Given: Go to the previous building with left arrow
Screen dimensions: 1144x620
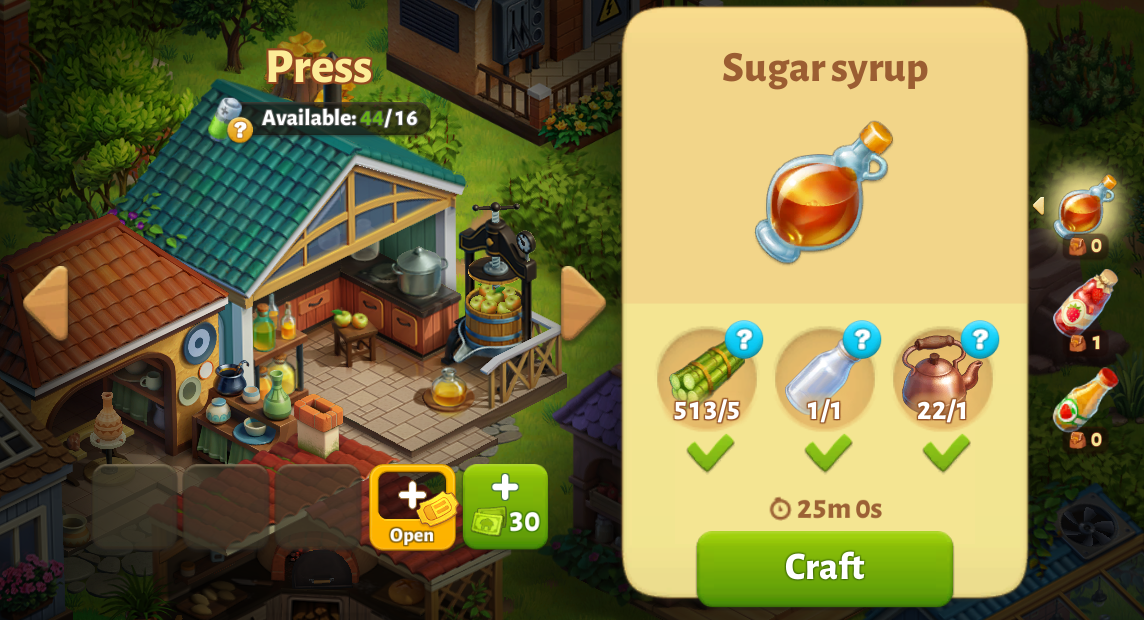Looking at the screenshot, I should [46, 302].
